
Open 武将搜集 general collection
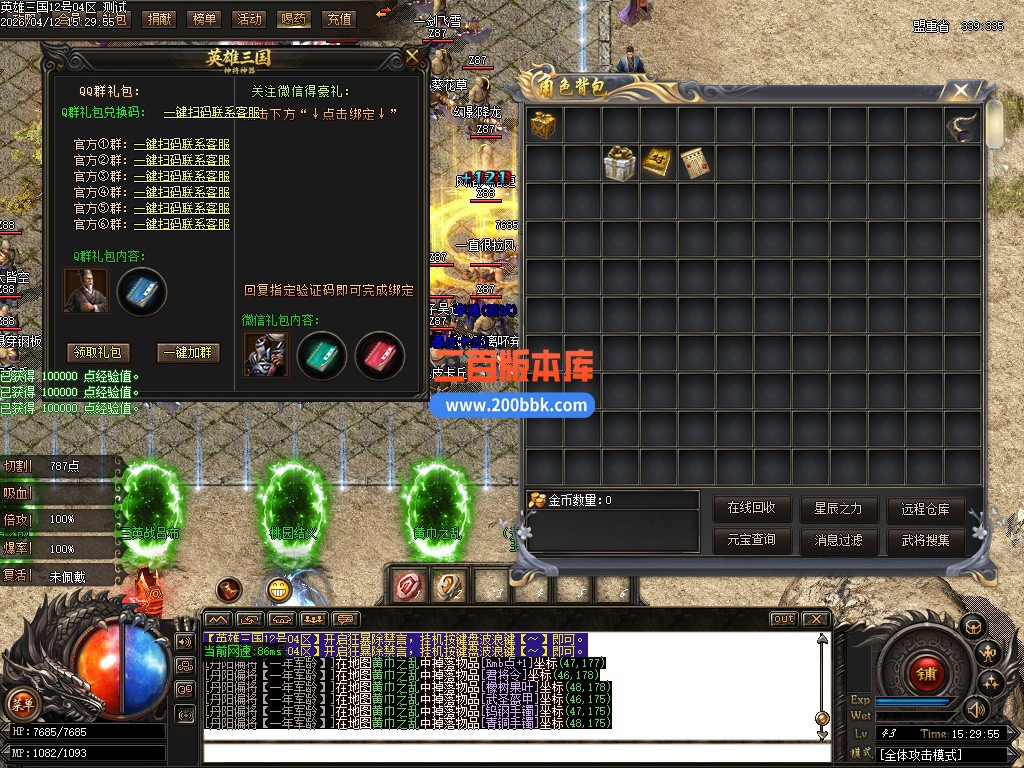(925, 541)
